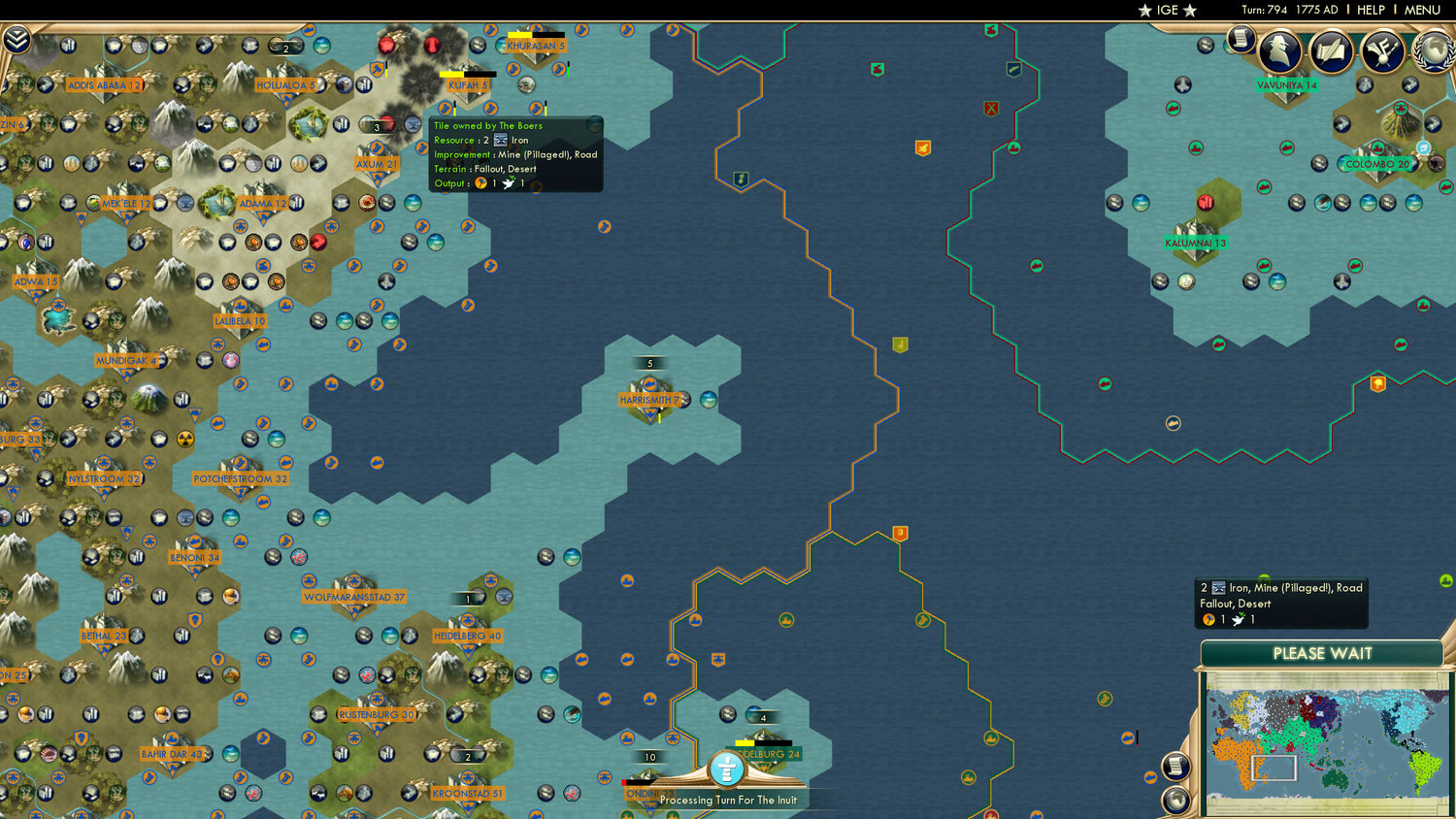Click the IGE star button in top bar
This screenshot has width=1456, height=819.
1168,10
